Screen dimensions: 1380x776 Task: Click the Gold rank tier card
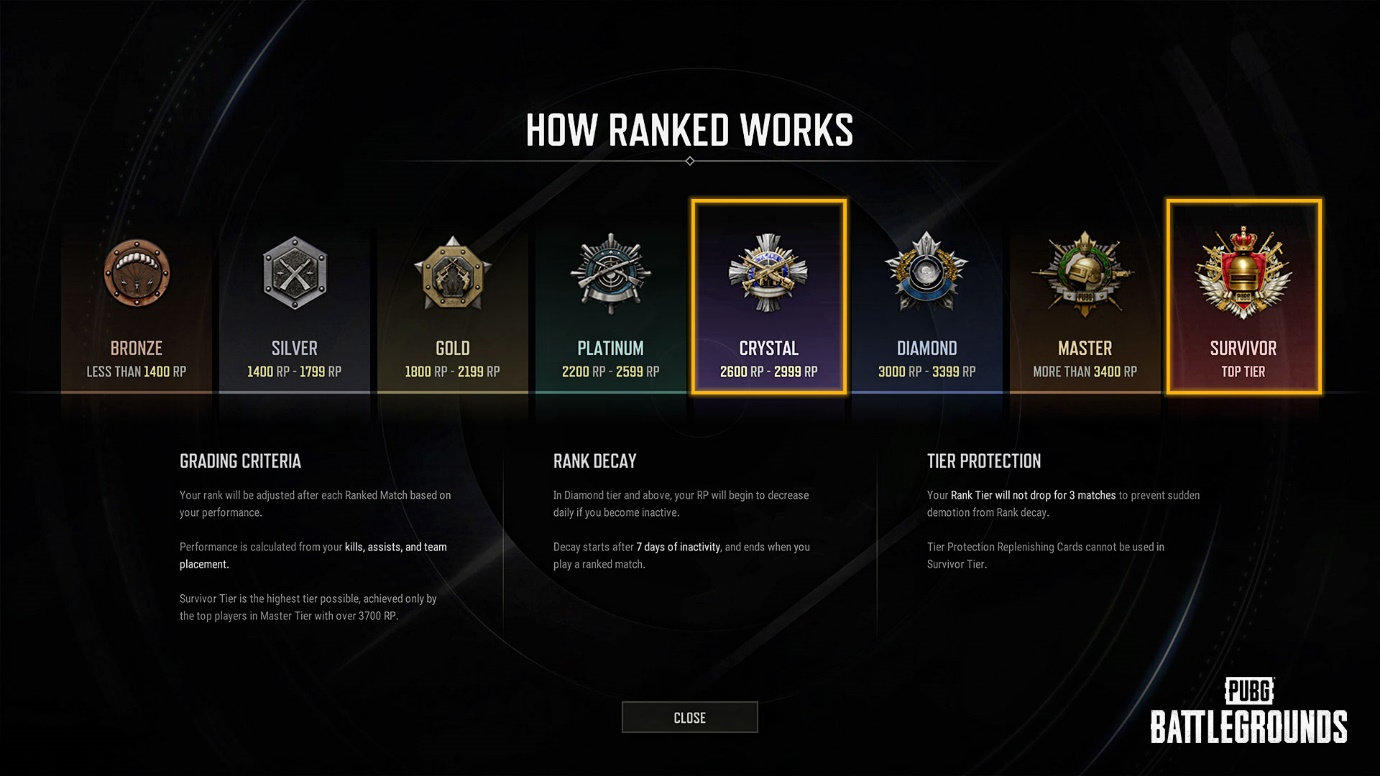click(452, 300)
